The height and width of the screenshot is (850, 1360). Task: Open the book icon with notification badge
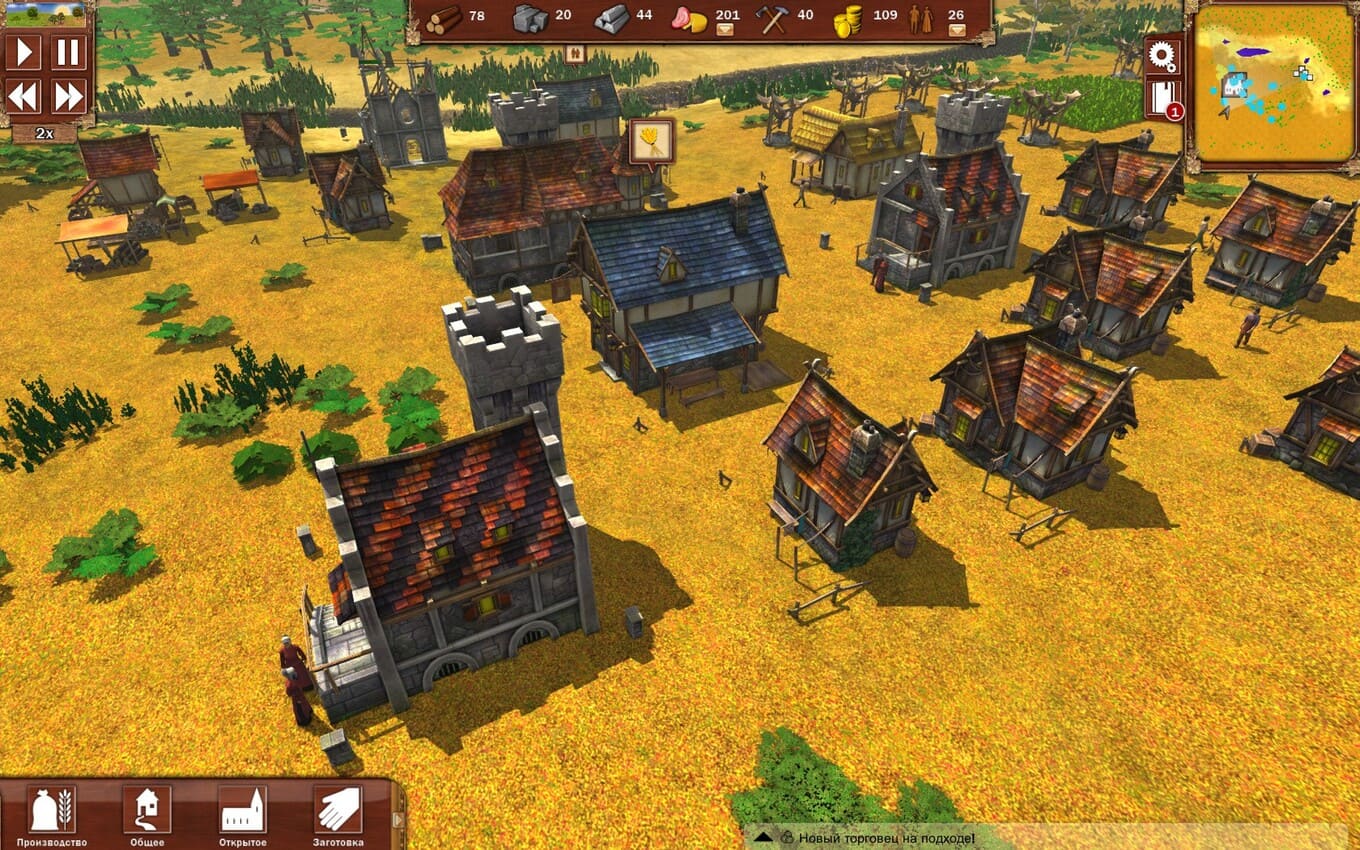(1163, 99)
